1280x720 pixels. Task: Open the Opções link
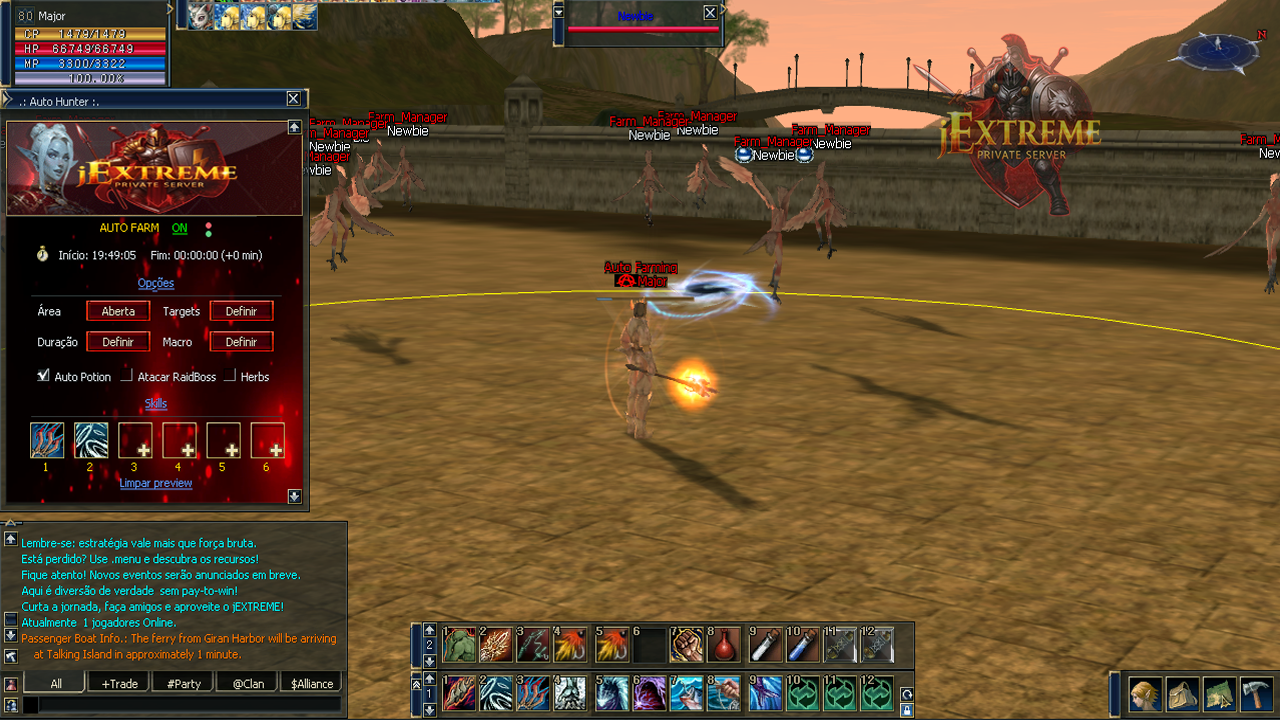click(x=156, y=283)
